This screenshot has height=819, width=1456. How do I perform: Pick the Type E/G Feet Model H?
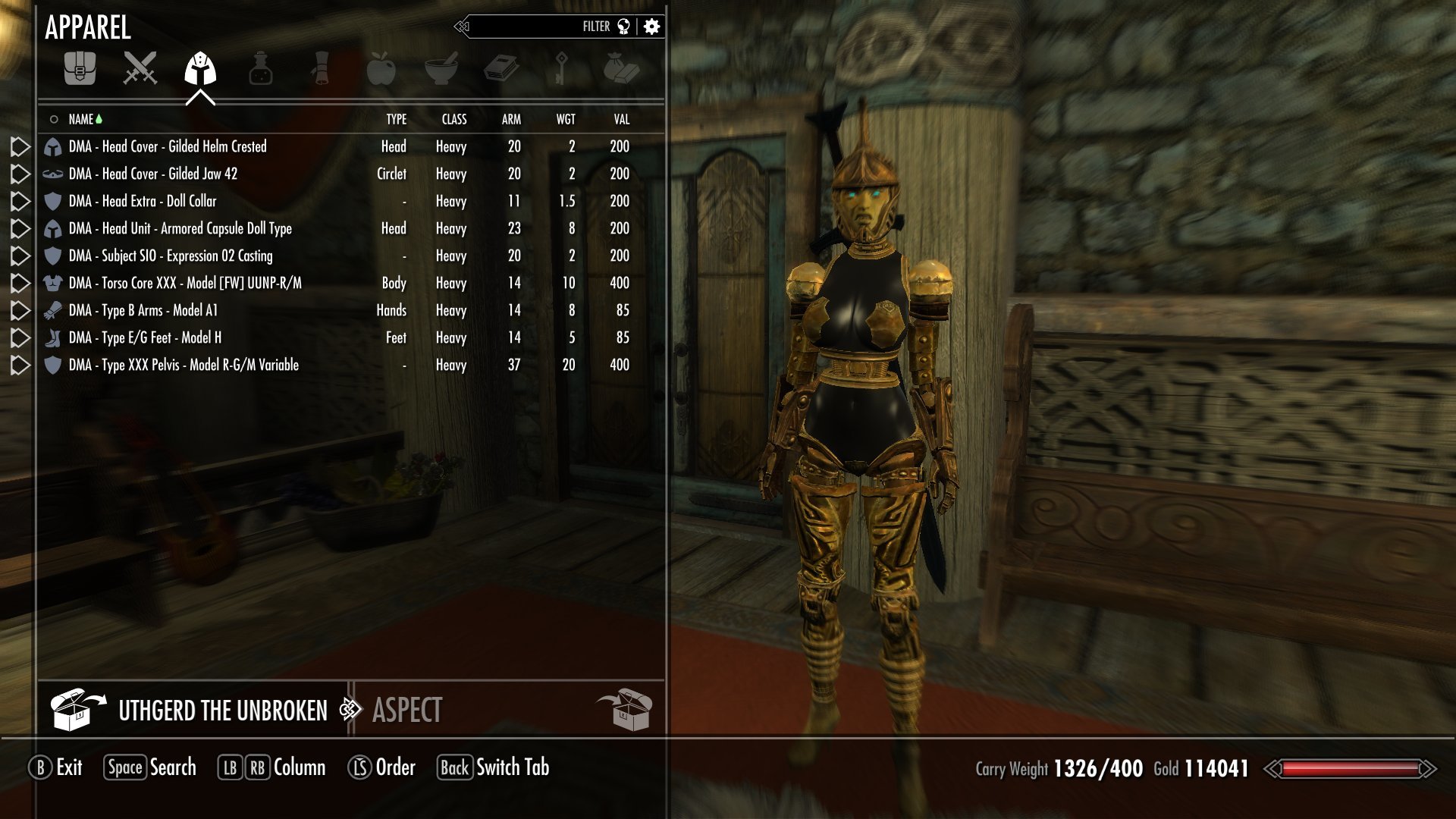tap(145, 337)
